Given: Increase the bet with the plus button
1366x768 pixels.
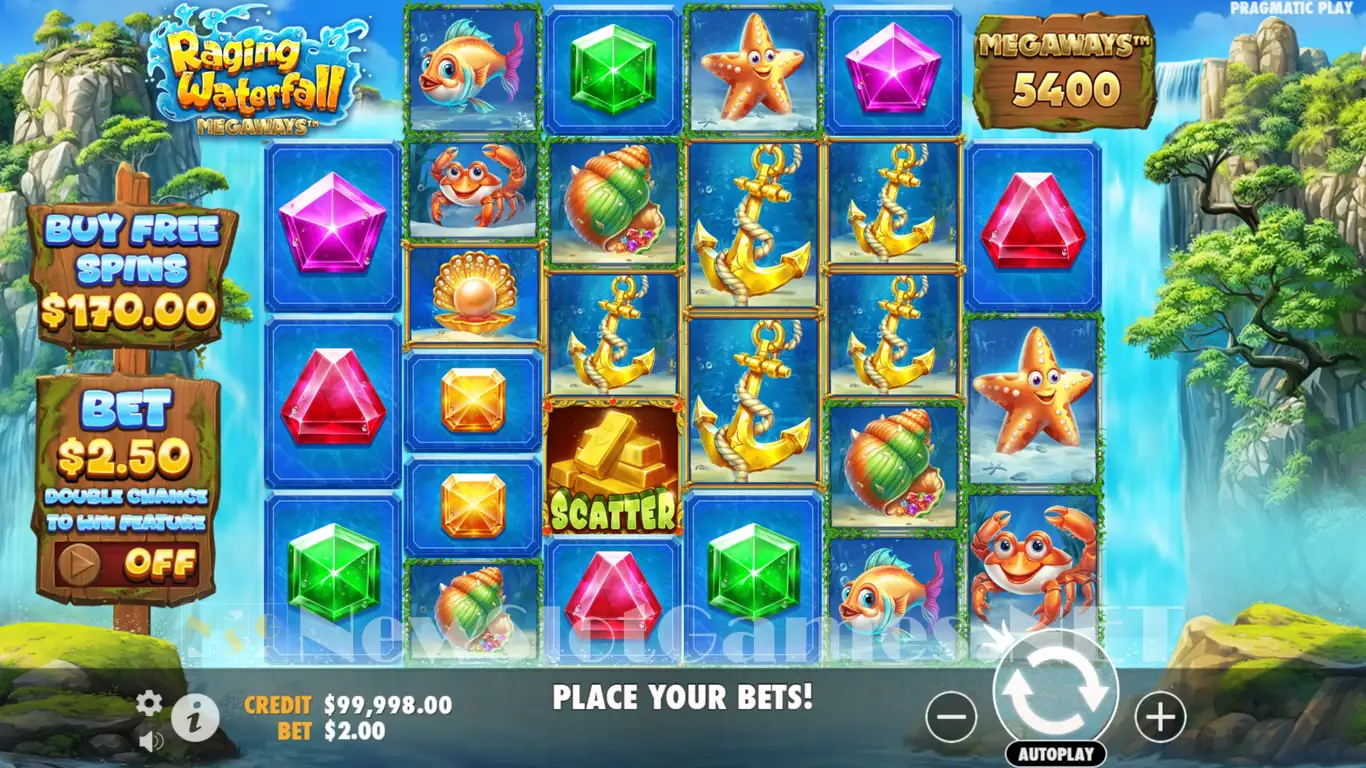Looking at the screenshot, I should coord(1160,716).
